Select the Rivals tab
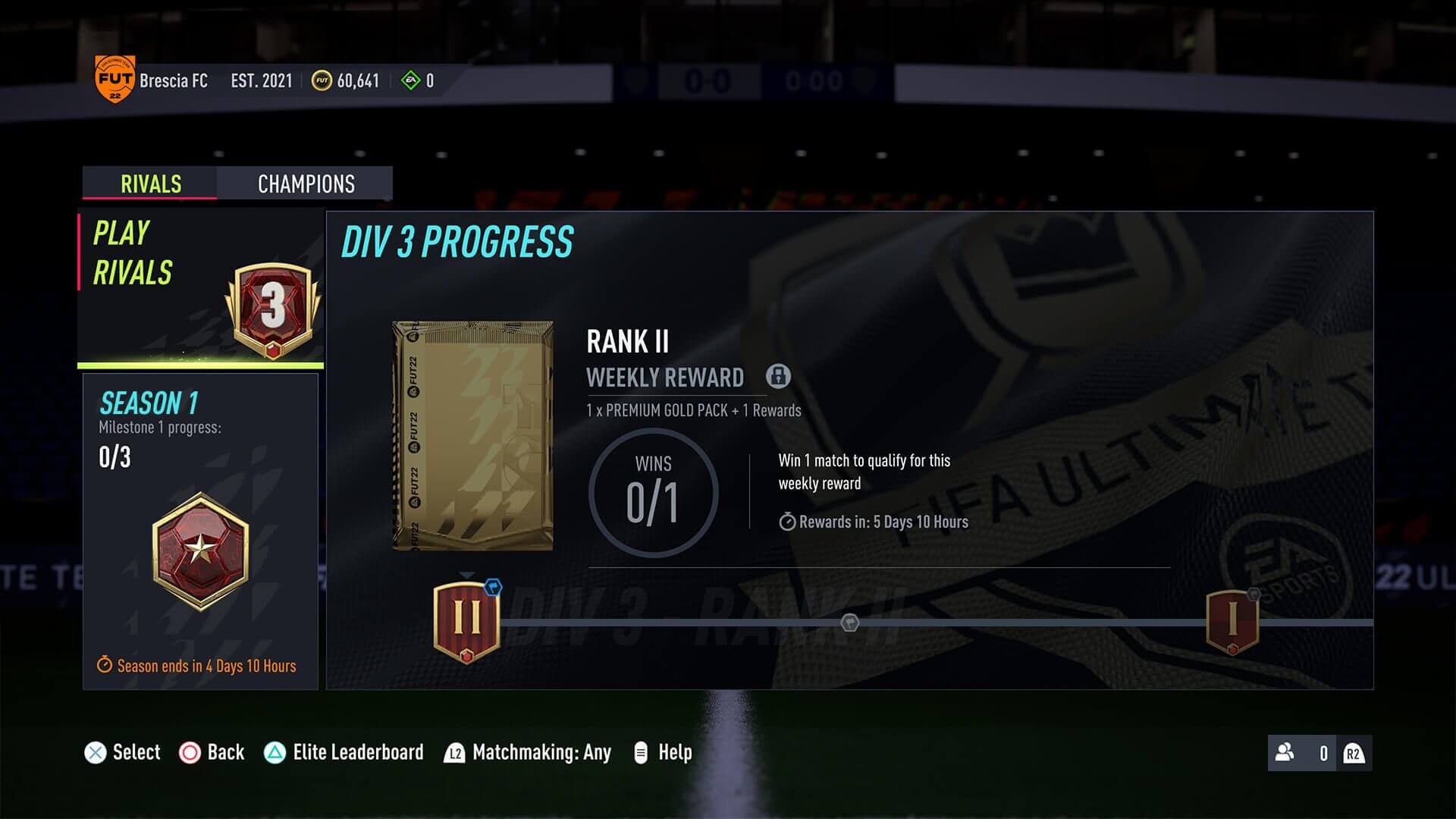This screenshot has height=819, width=1456. point(149,184)
